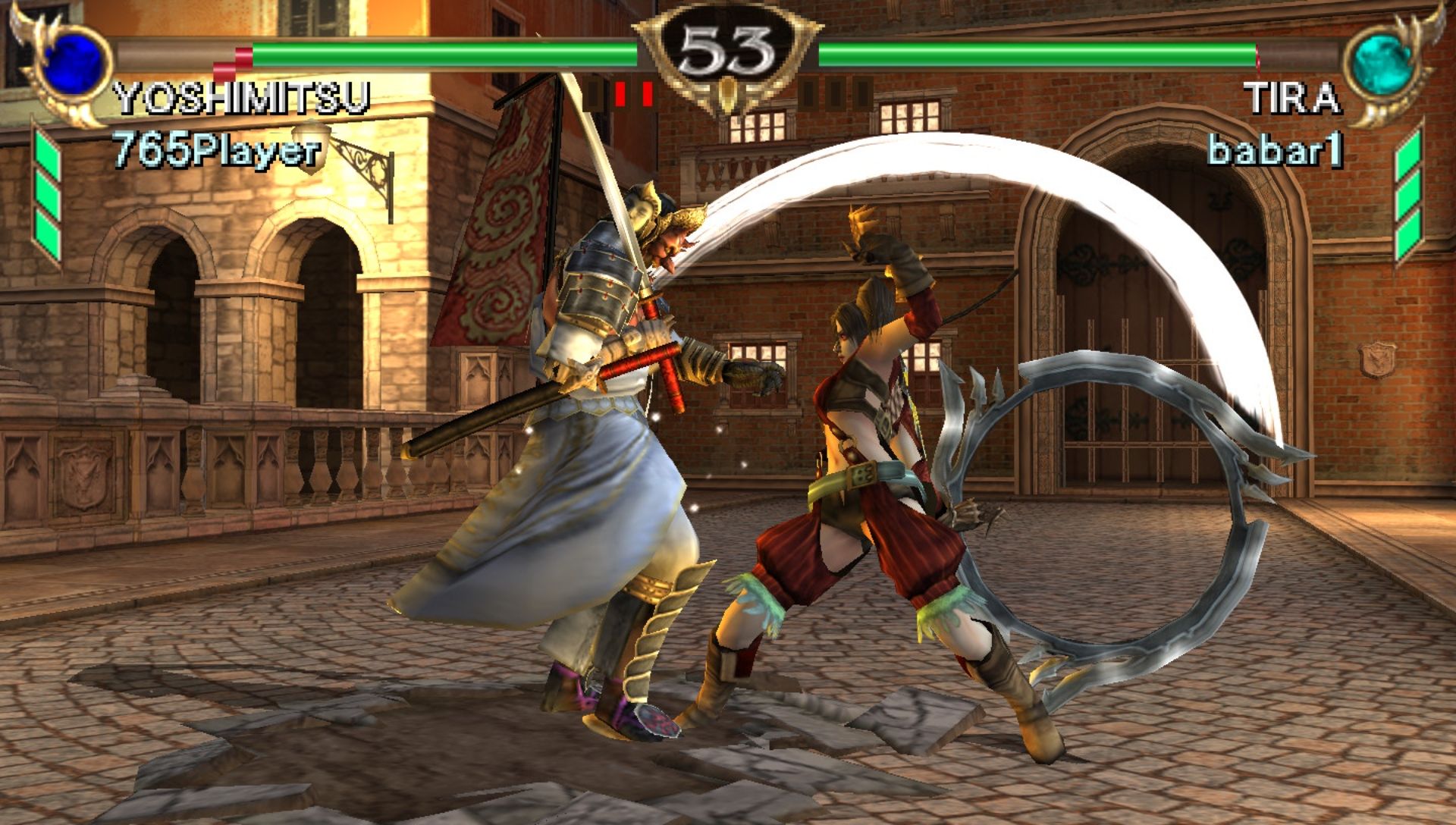This screenshot has height=825, width=1456.
Task: Select the 765Player name tag
Action: click(x=216, y=150)
